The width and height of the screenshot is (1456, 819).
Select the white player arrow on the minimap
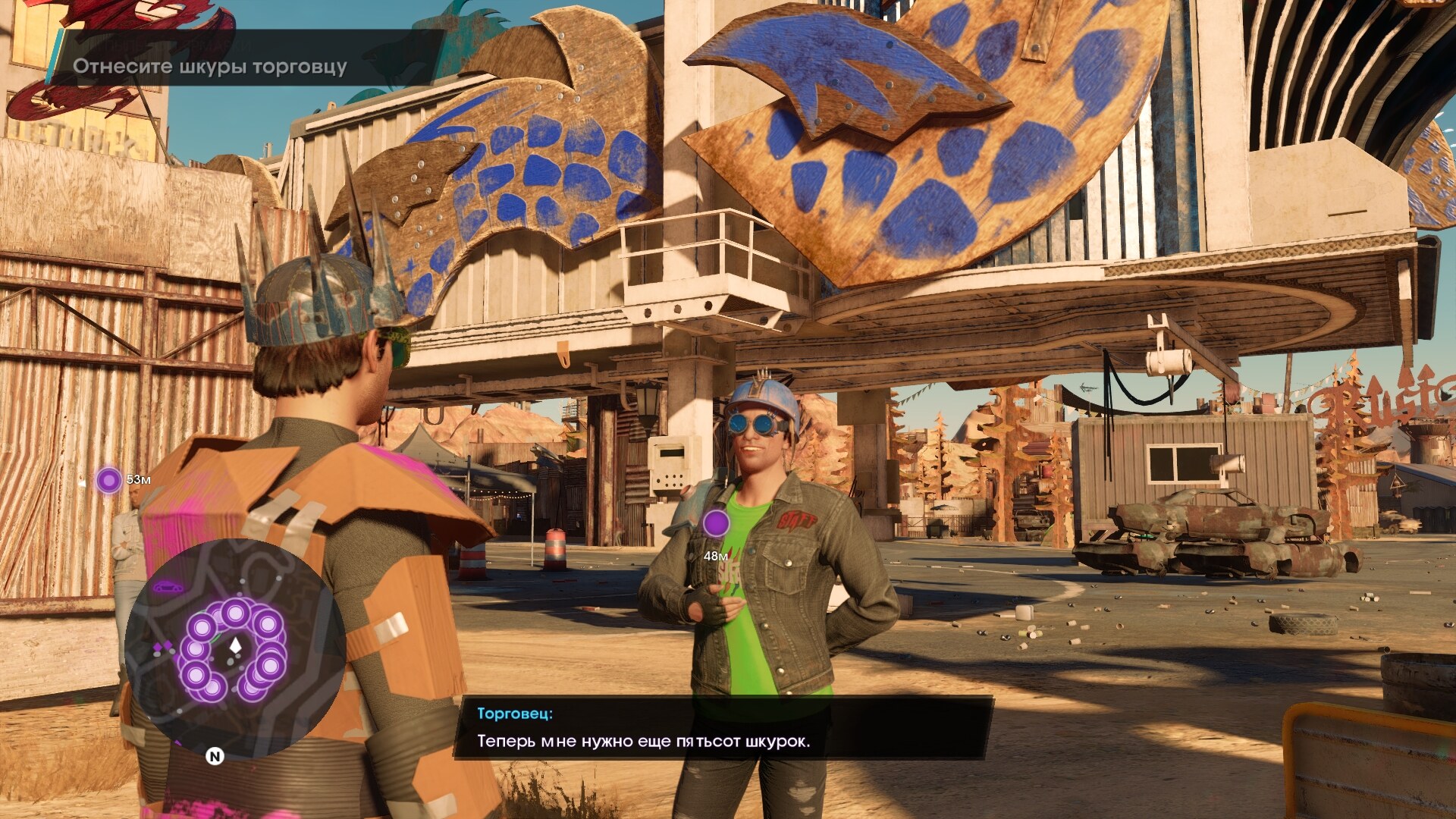pyautogui.click(x=235, y=645)
